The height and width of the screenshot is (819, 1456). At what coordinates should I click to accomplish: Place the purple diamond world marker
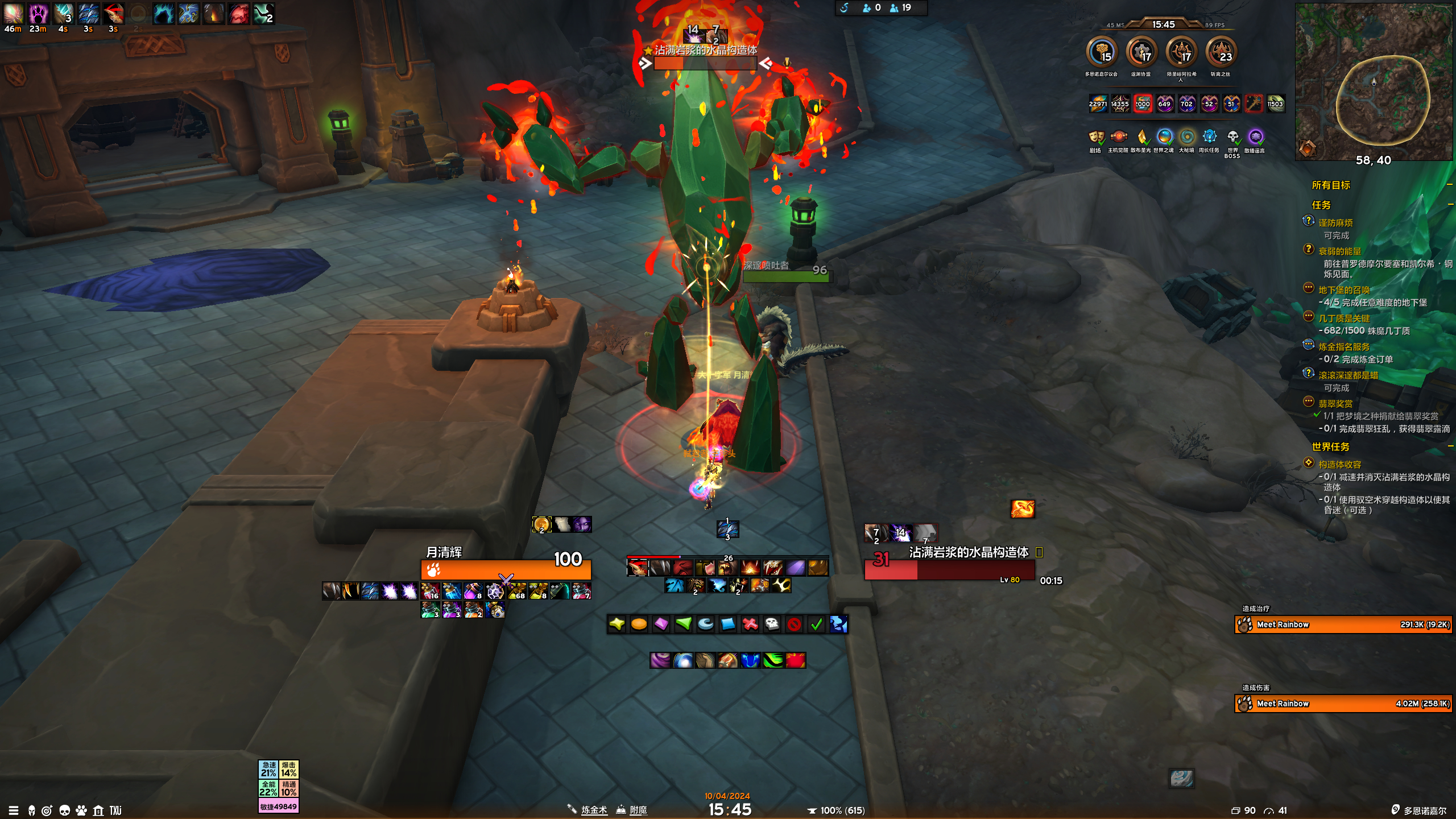click(661, 624)
